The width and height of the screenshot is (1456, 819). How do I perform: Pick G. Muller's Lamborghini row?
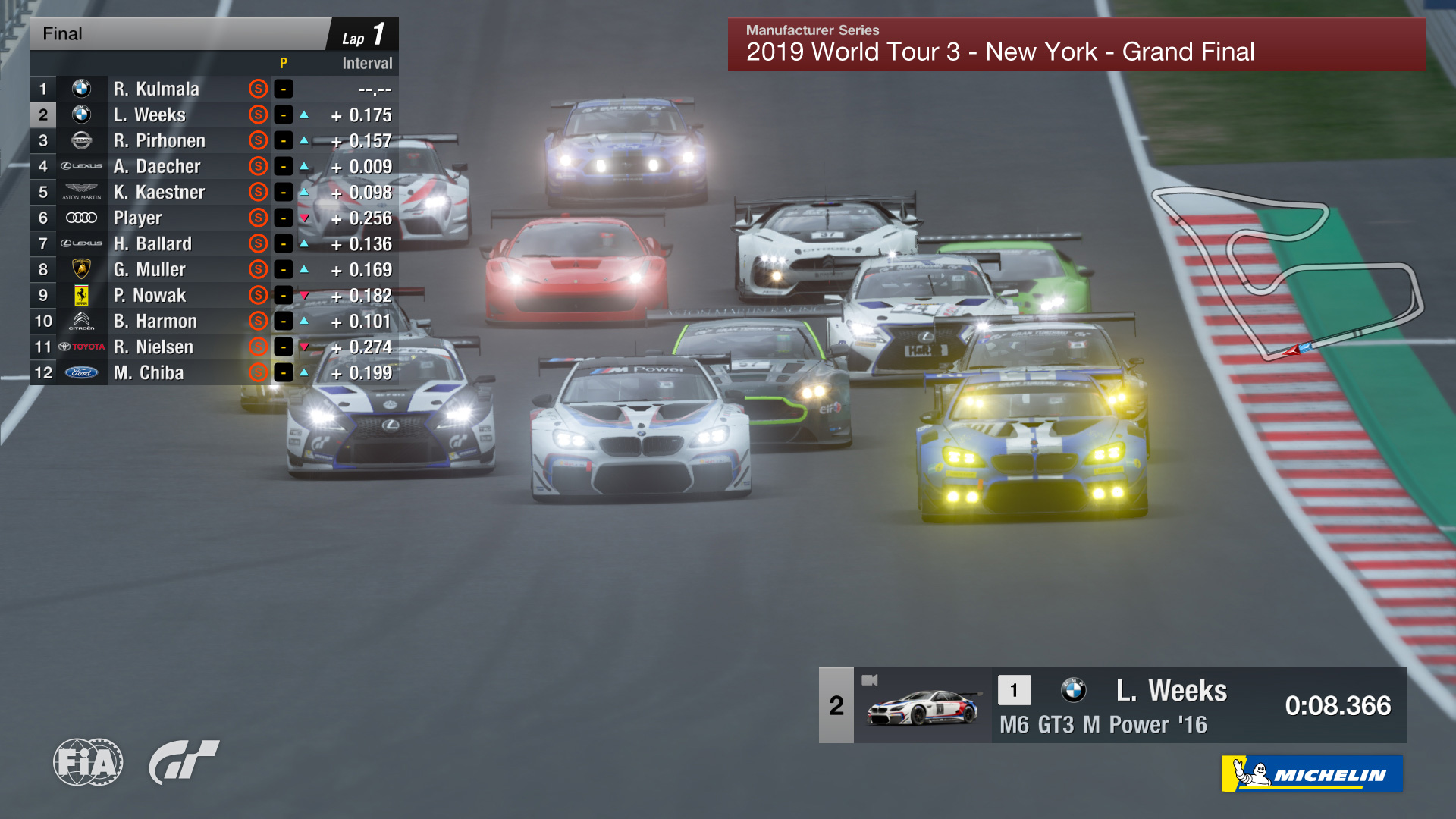click(149, 269)
